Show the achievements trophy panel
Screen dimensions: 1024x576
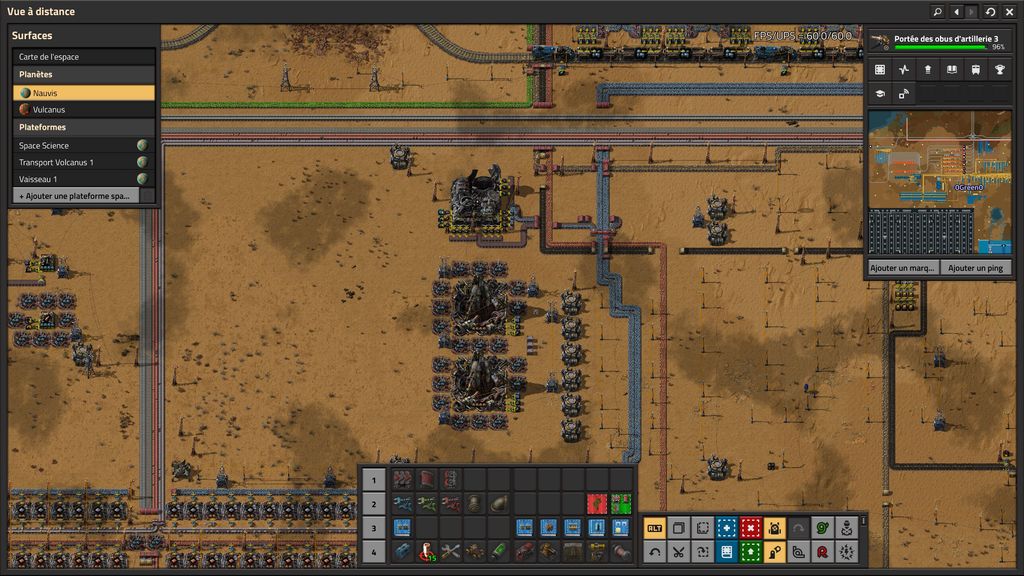tap(999, 70)
